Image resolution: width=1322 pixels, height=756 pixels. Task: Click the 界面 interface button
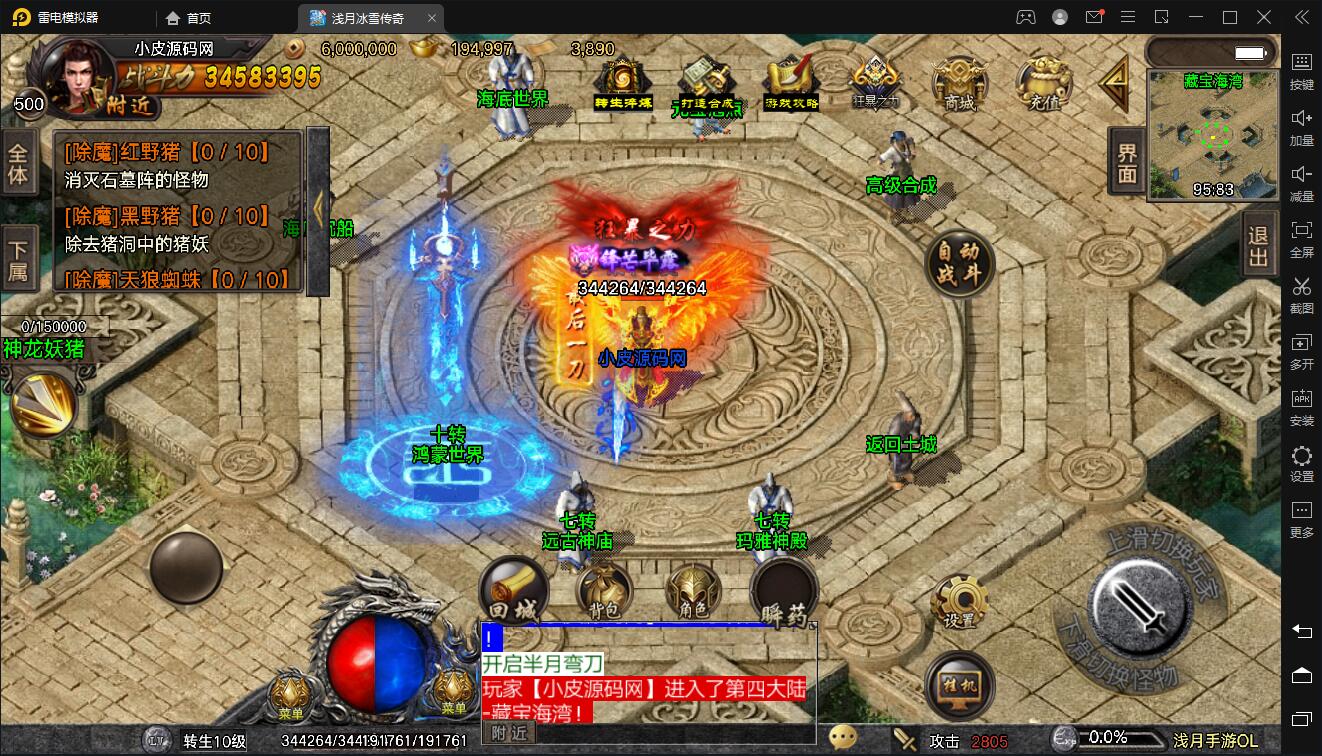(x=1127, y=161)
